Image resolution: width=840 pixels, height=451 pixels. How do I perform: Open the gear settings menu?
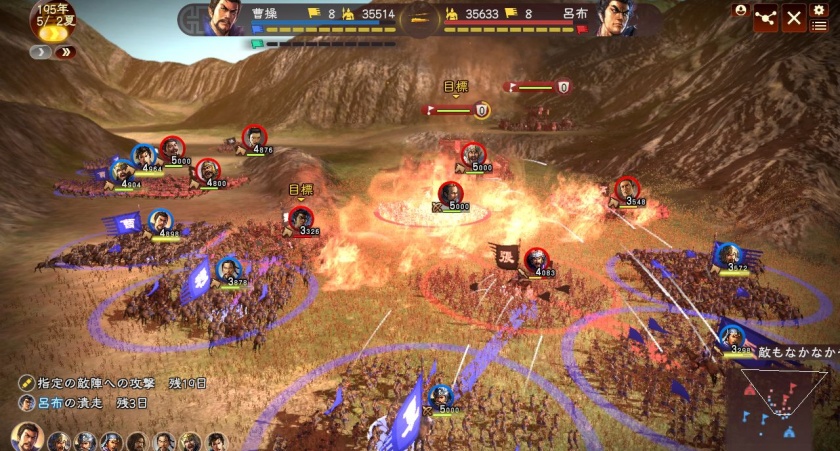(x=818, y=8)
